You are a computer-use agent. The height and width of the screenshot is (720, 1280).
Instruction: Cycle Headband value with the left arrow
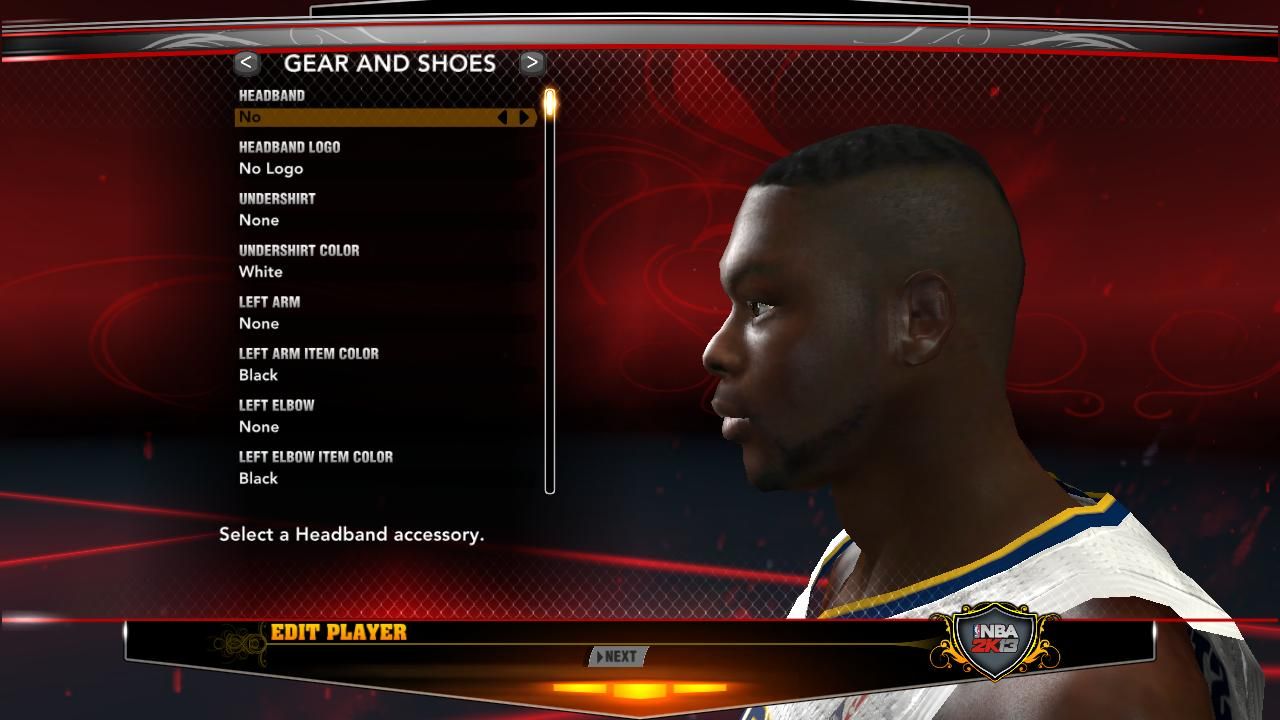502,117
